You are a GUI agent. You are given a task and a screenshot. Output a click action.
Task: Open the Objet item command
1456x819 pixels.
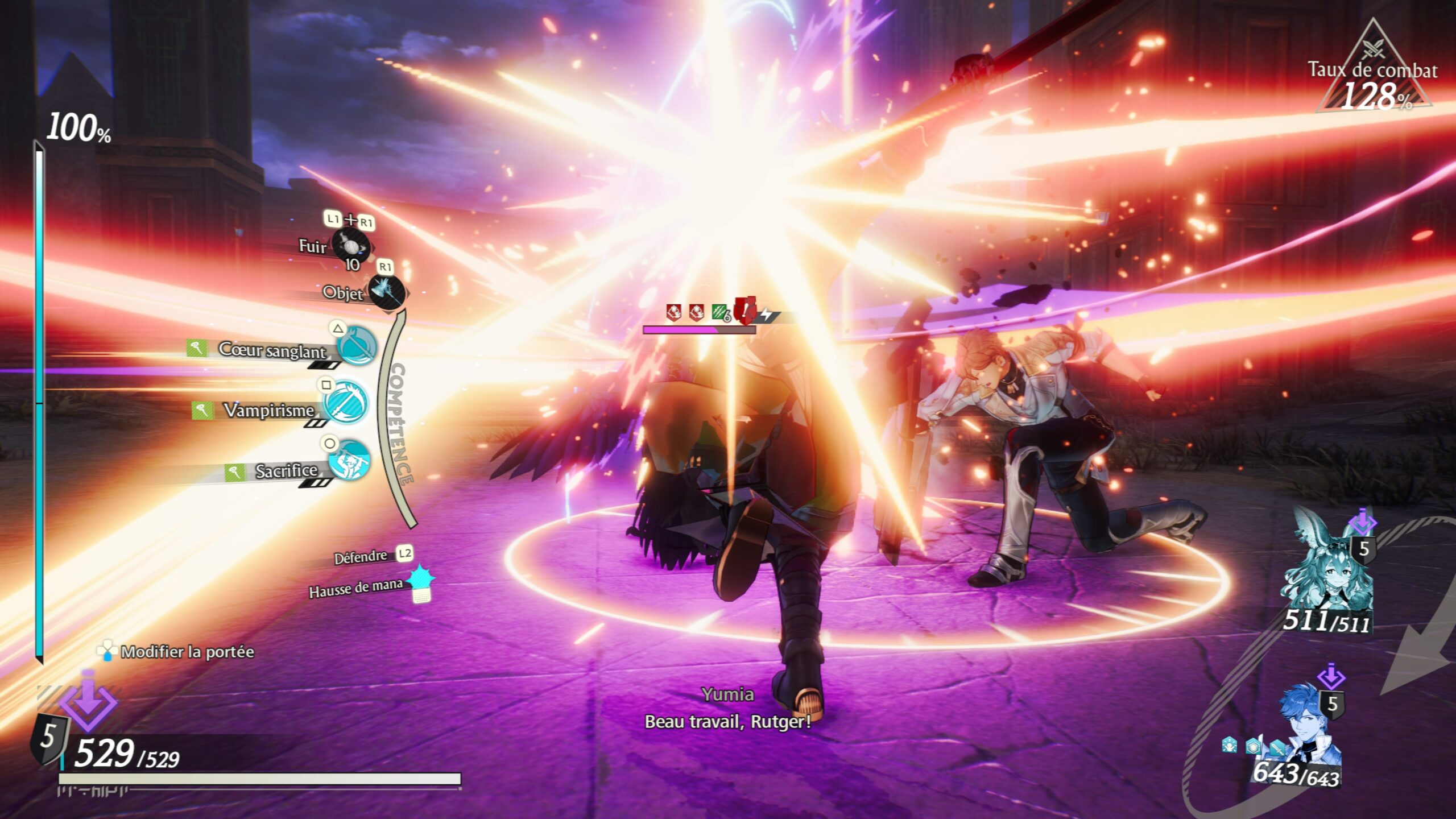coord(387,291)
